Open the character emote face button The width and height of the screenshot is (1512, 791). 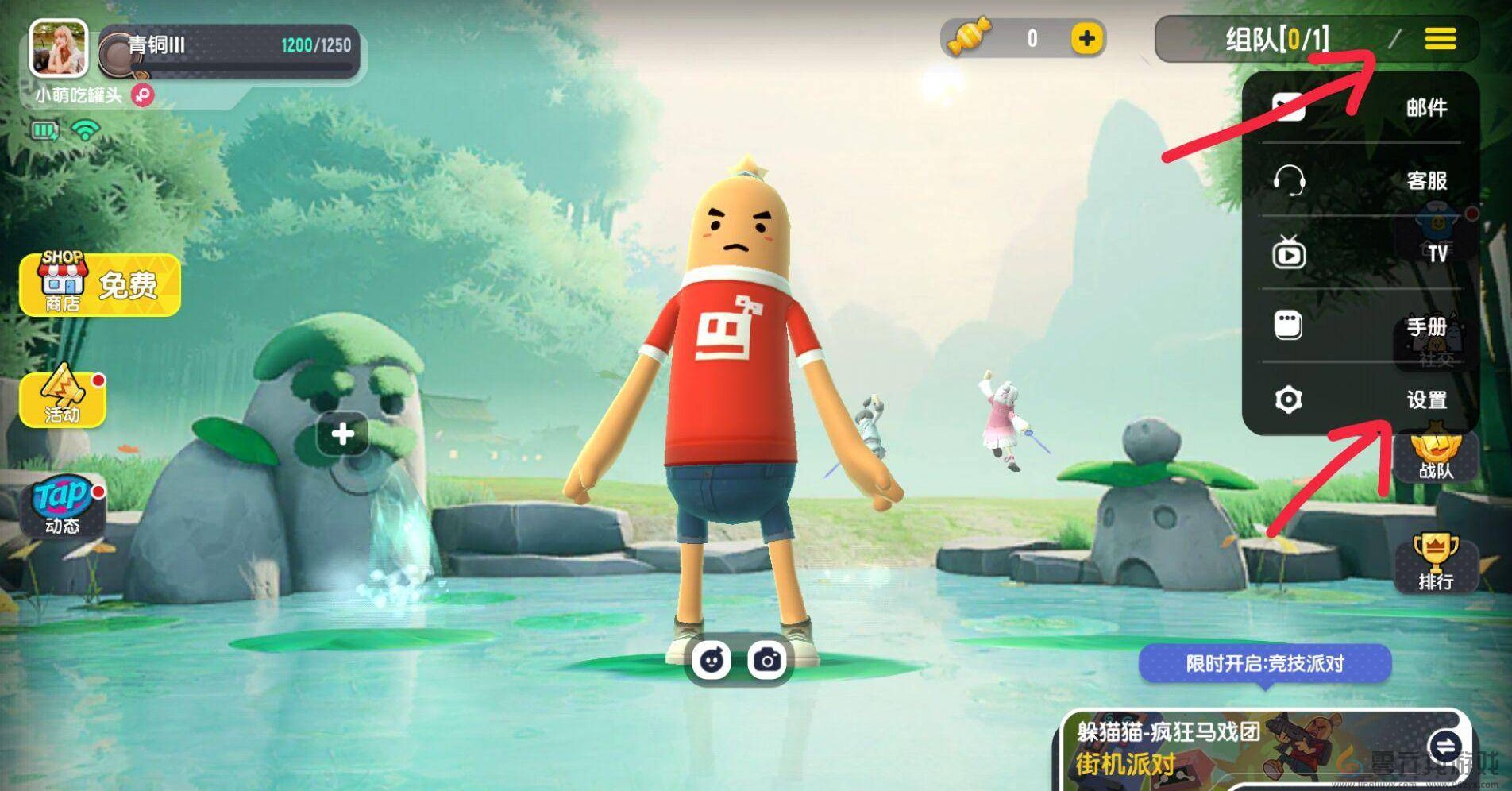(x=711, y=659)
